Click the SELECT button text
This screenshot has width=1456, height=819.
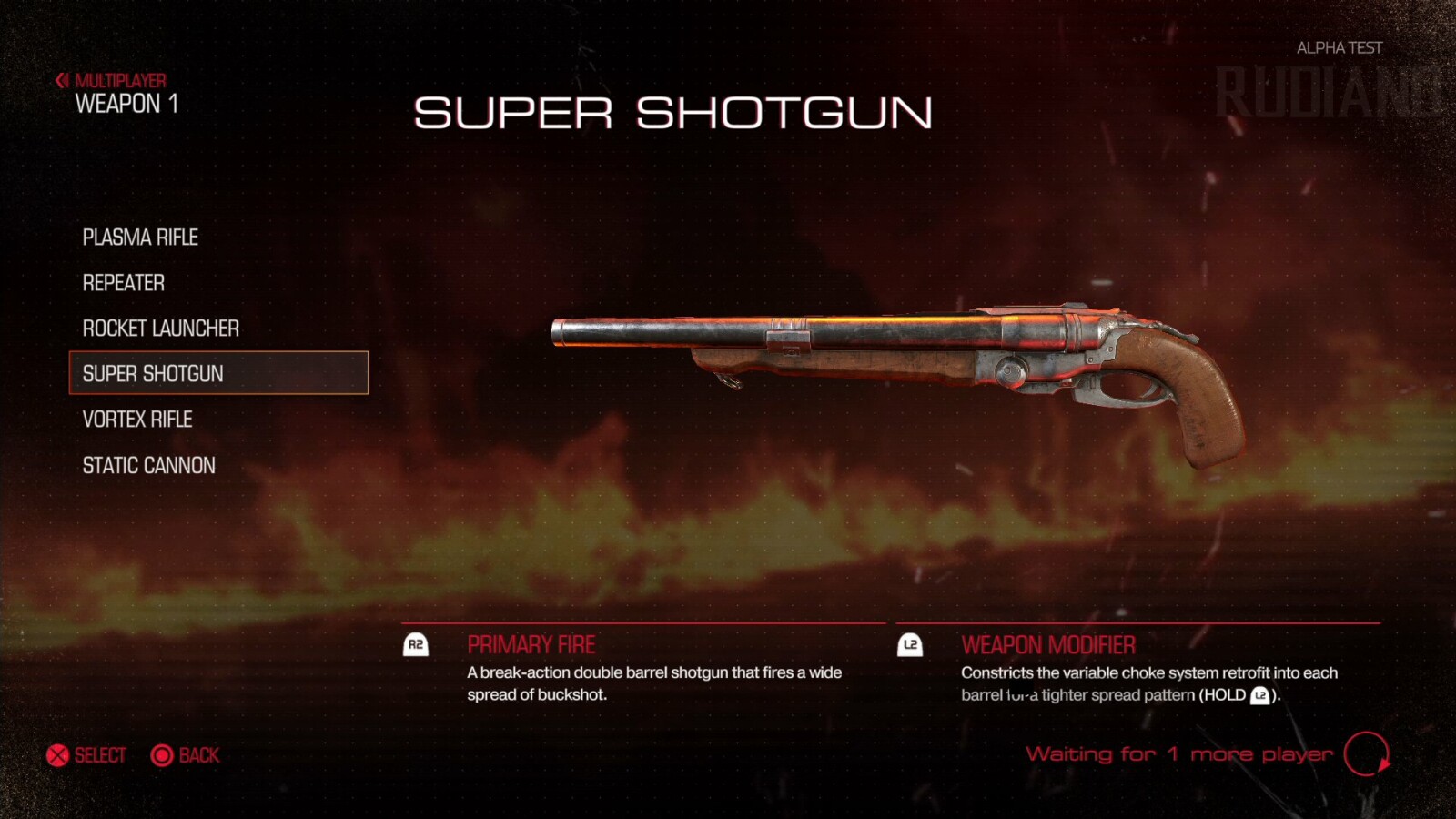tap(98, 755)
